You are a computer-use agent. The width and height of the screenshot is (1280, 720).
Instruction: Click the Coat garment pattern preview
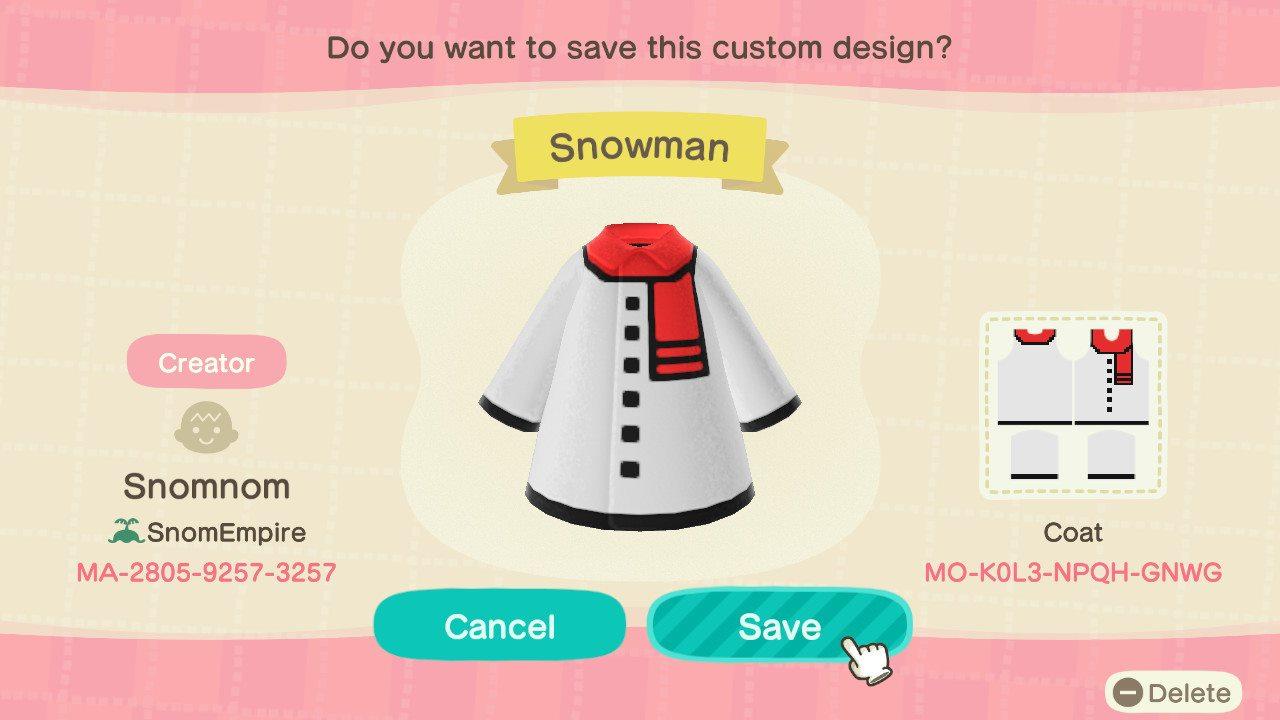1073,400
